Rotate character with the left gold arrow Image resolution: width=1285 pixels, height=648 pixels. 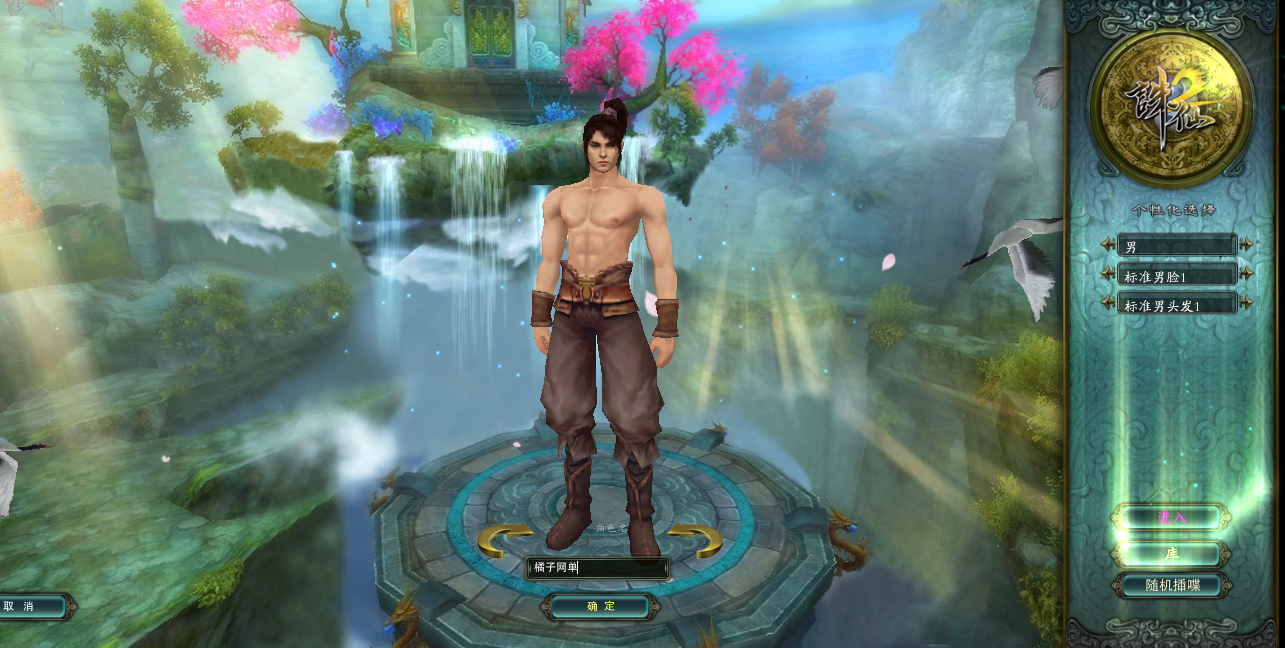[504, 541]
